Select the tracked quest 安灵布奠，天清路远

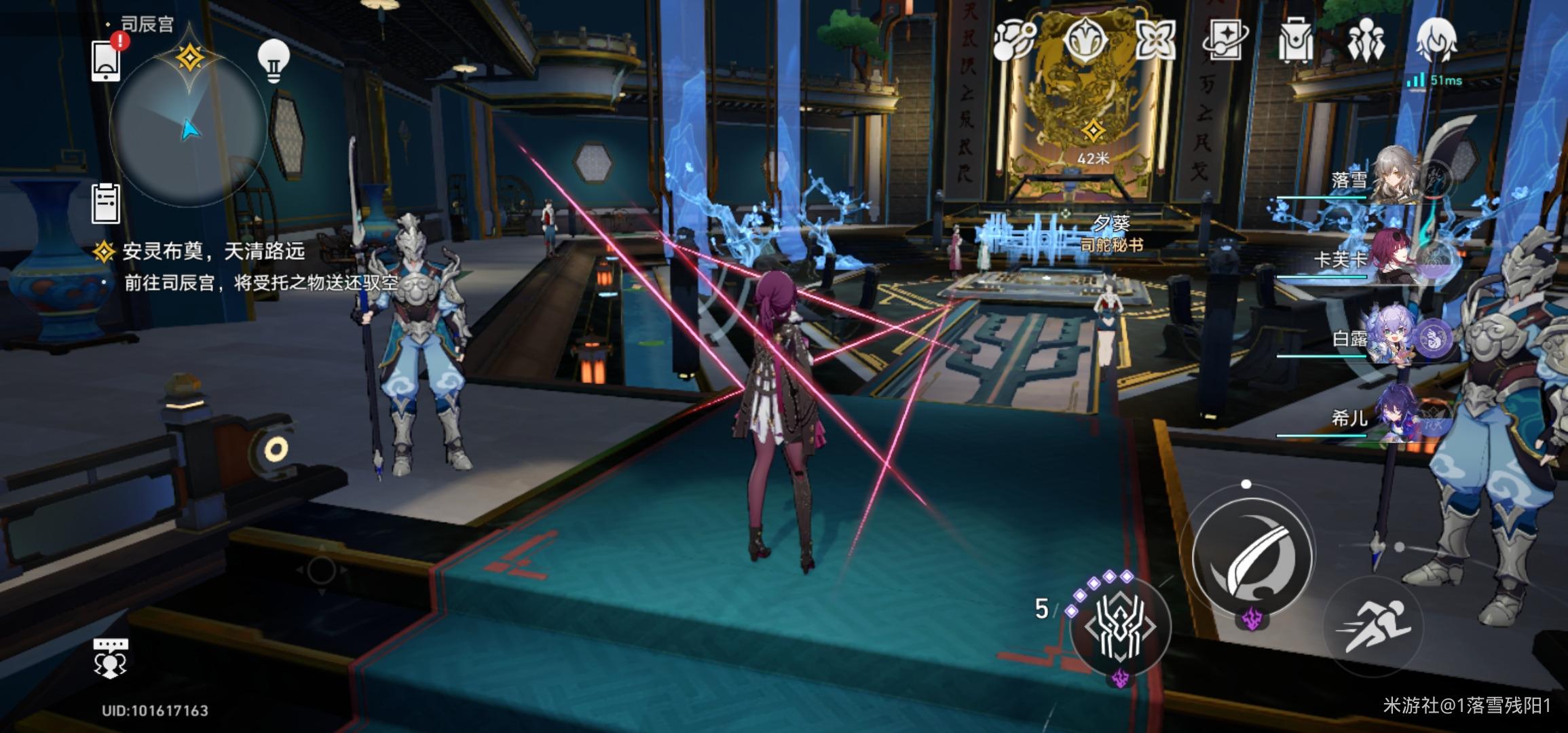coord(212,252)
